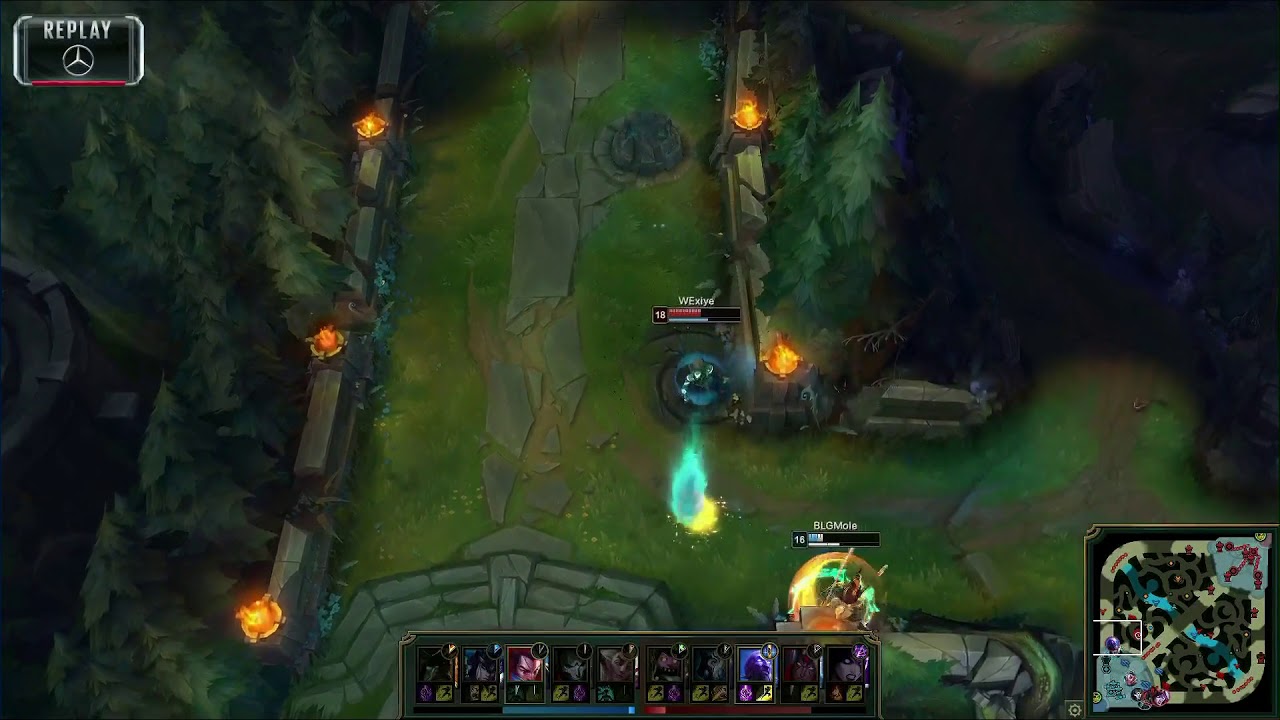
Task: Select the highlighted purple champion portrait
Action: [x=757, y=665]
